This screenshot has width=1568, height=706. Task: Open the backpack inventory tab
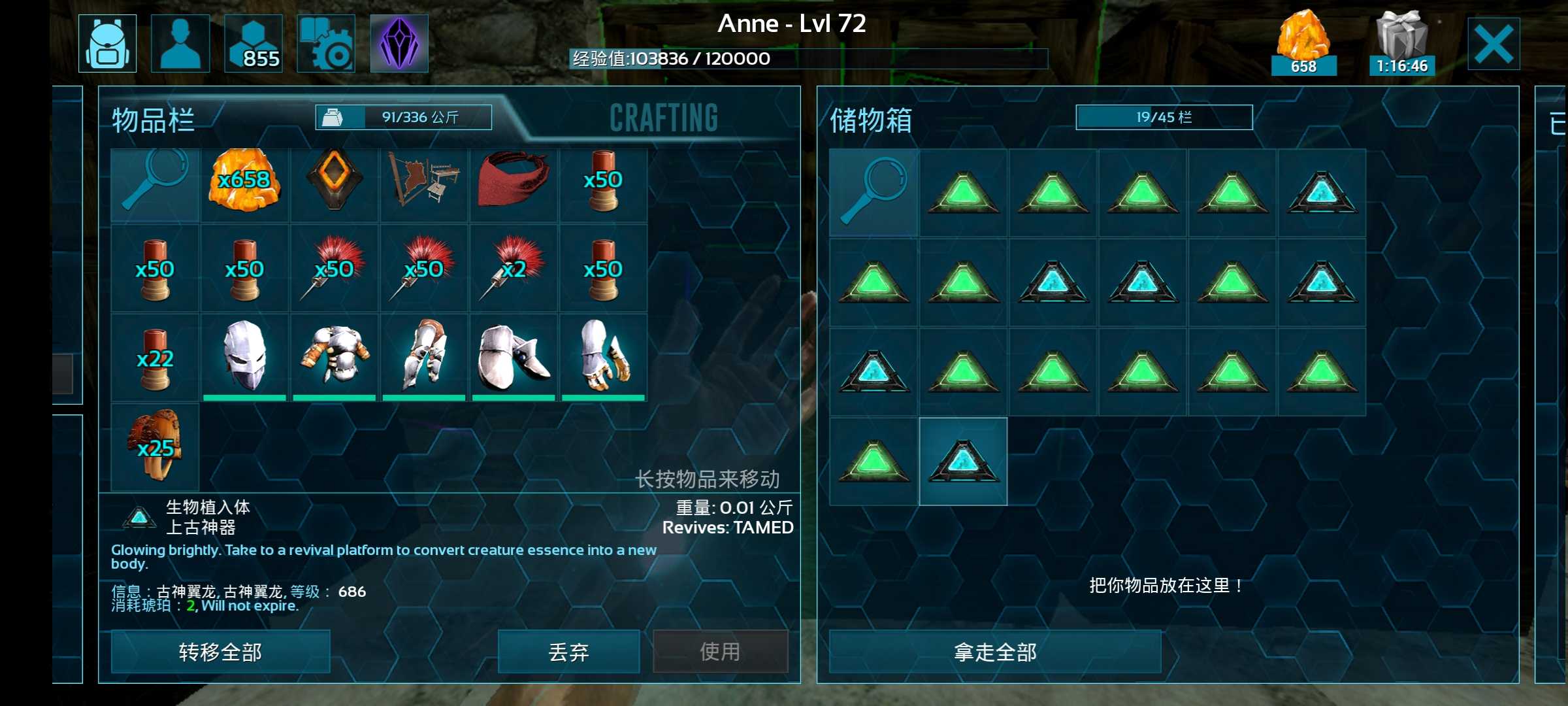pos(108,44)
